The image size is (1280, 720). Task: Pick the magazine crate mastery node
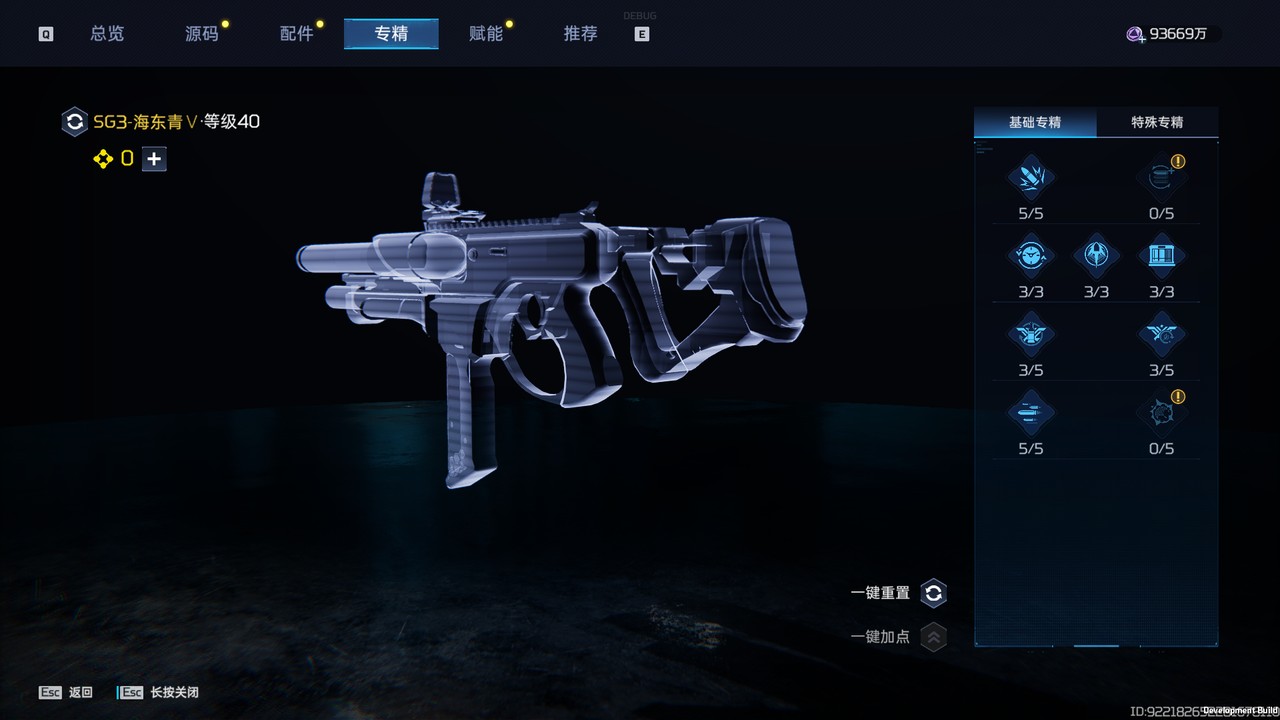coord(1161,257)
